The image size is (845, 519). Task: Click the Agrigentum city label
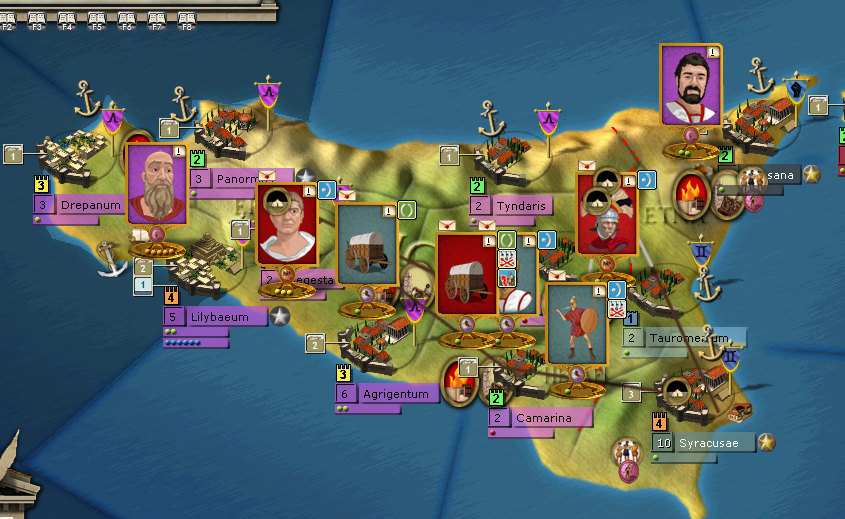click(x=397, y=394)
